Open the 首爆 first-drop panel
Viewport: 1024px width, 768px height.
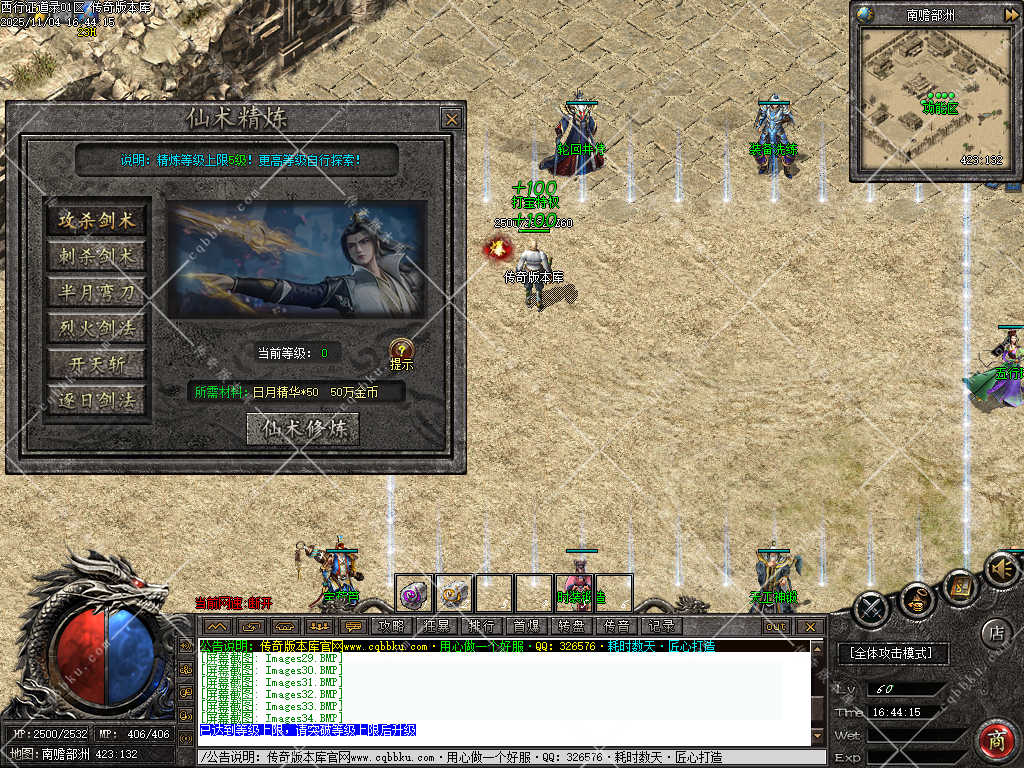[526, 626]
